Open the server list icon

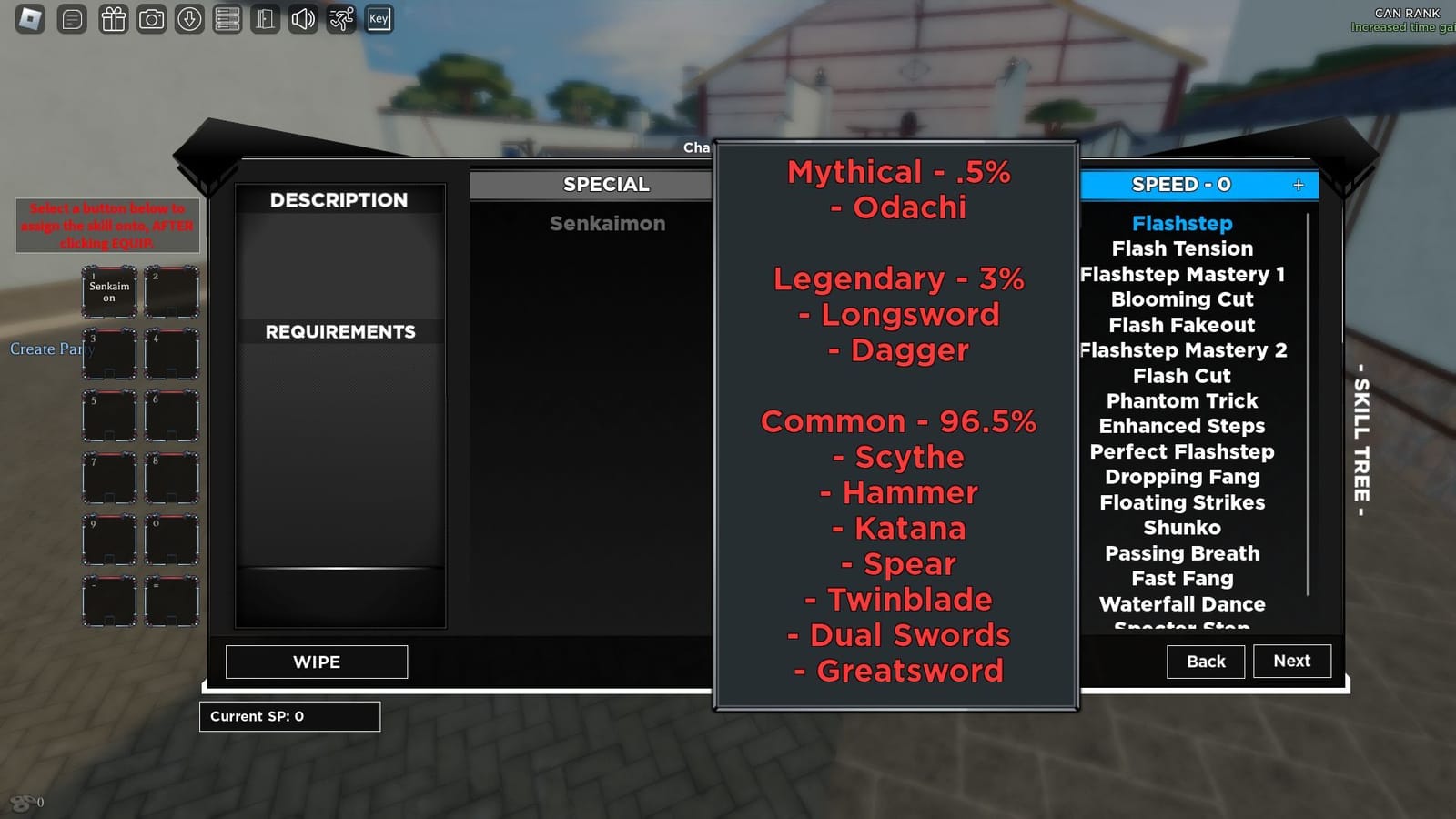click(227, 18)
